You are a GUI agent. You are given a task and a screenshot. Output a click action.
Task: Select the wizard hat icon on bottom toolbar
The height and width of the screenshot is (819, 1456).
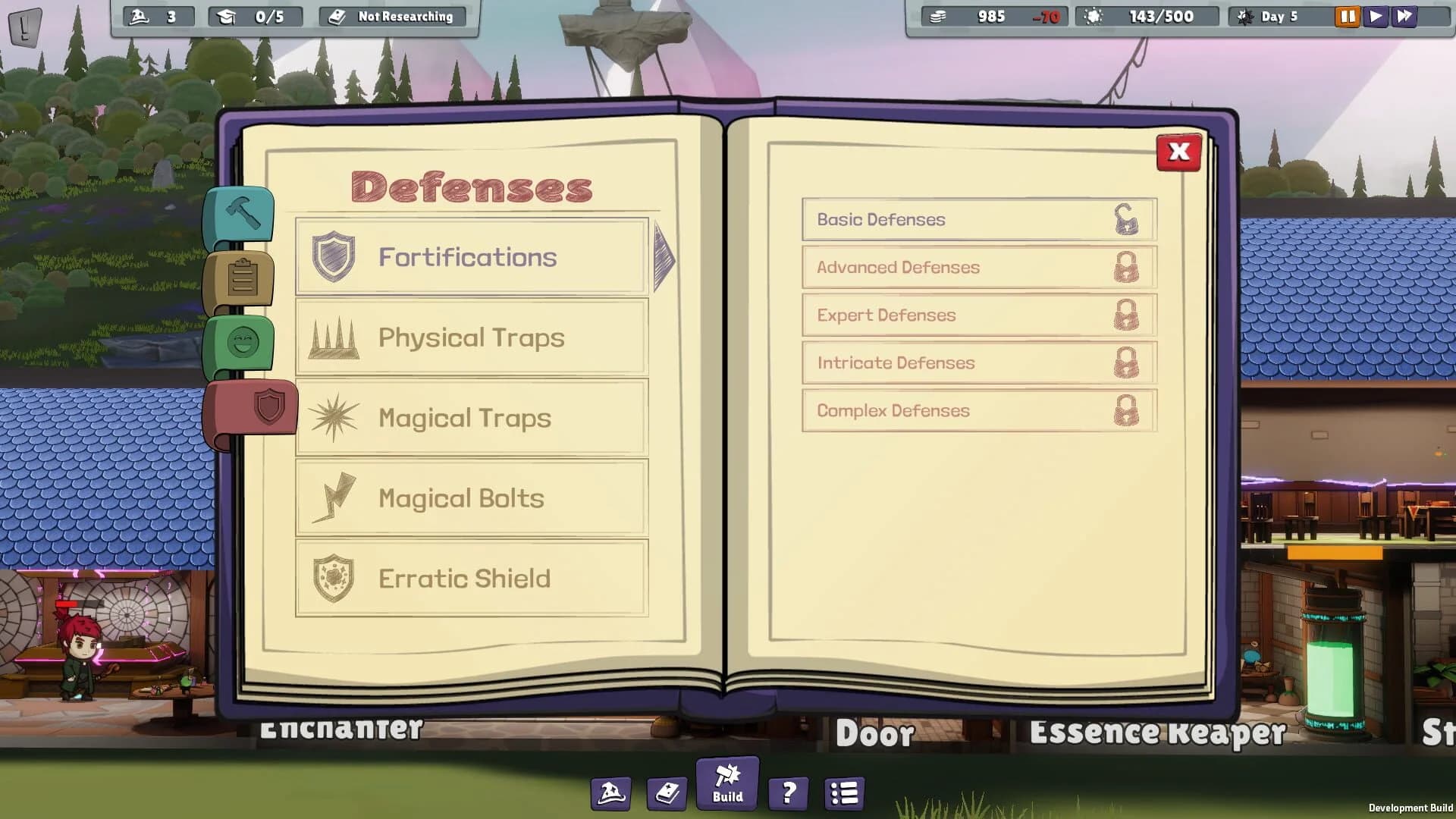[x=609, y=794]
